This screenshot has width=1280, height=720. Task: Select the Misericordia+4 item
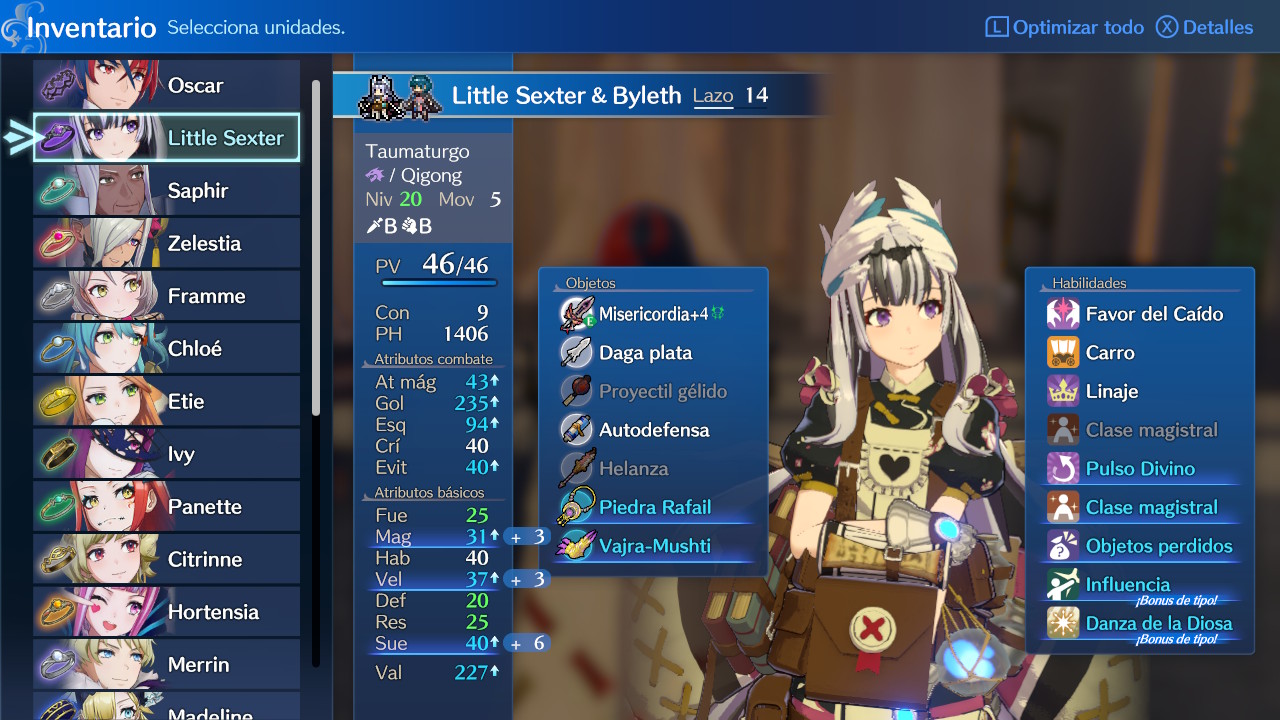652,314
